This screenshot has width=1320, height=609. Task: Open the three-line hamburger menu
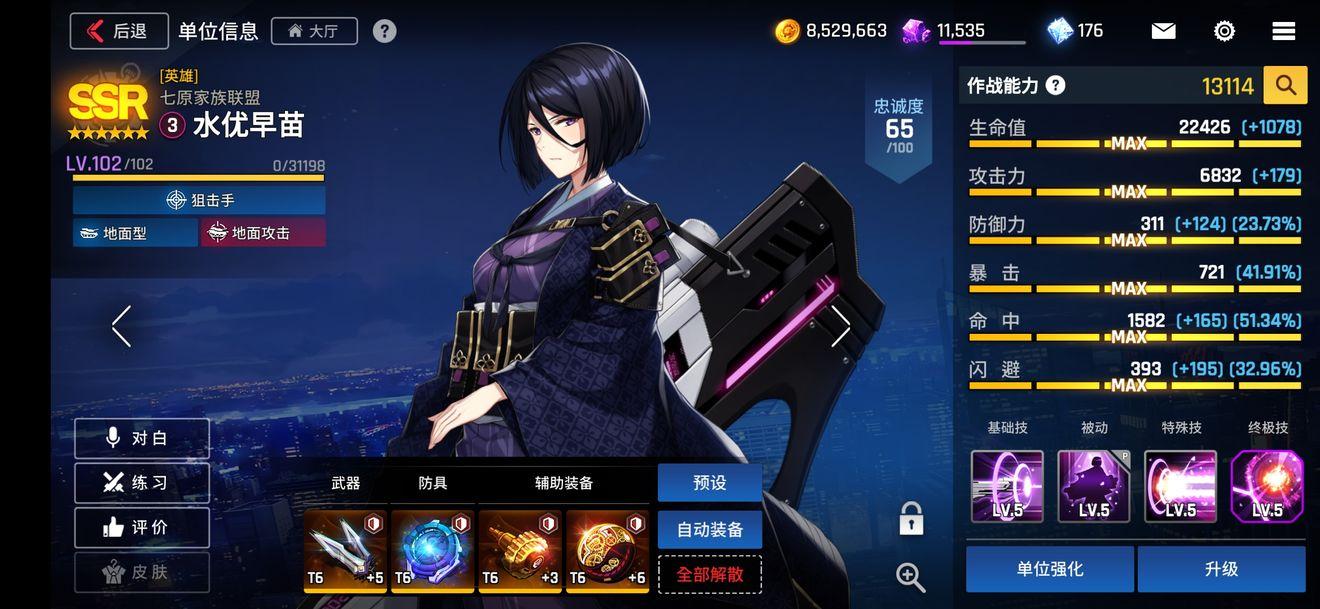pos(1284,31)
